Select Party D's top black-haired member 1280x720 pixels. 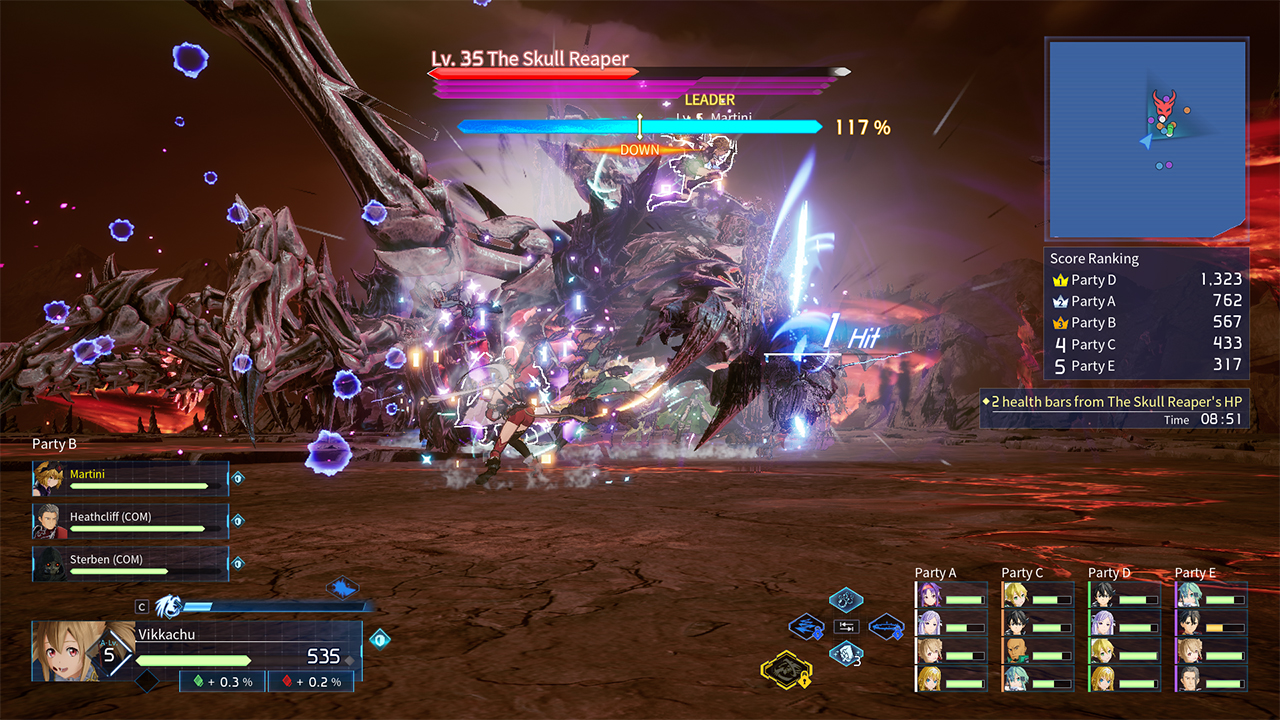click(x=1124, y=597)
